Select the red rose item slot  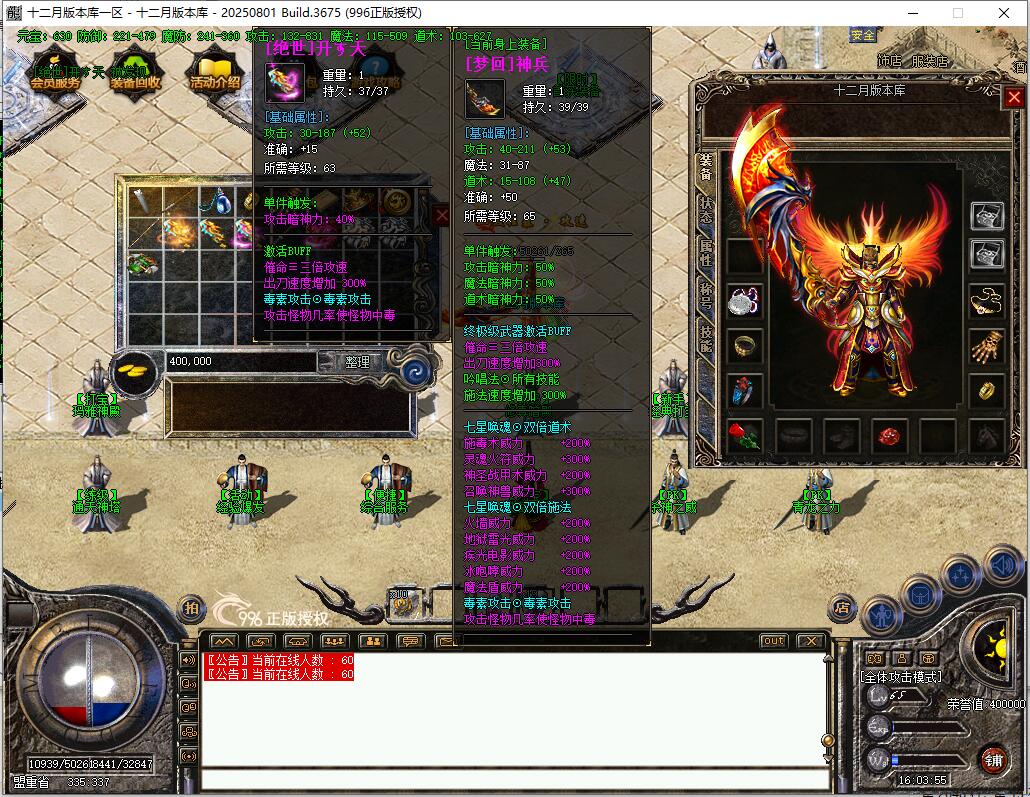743,435
